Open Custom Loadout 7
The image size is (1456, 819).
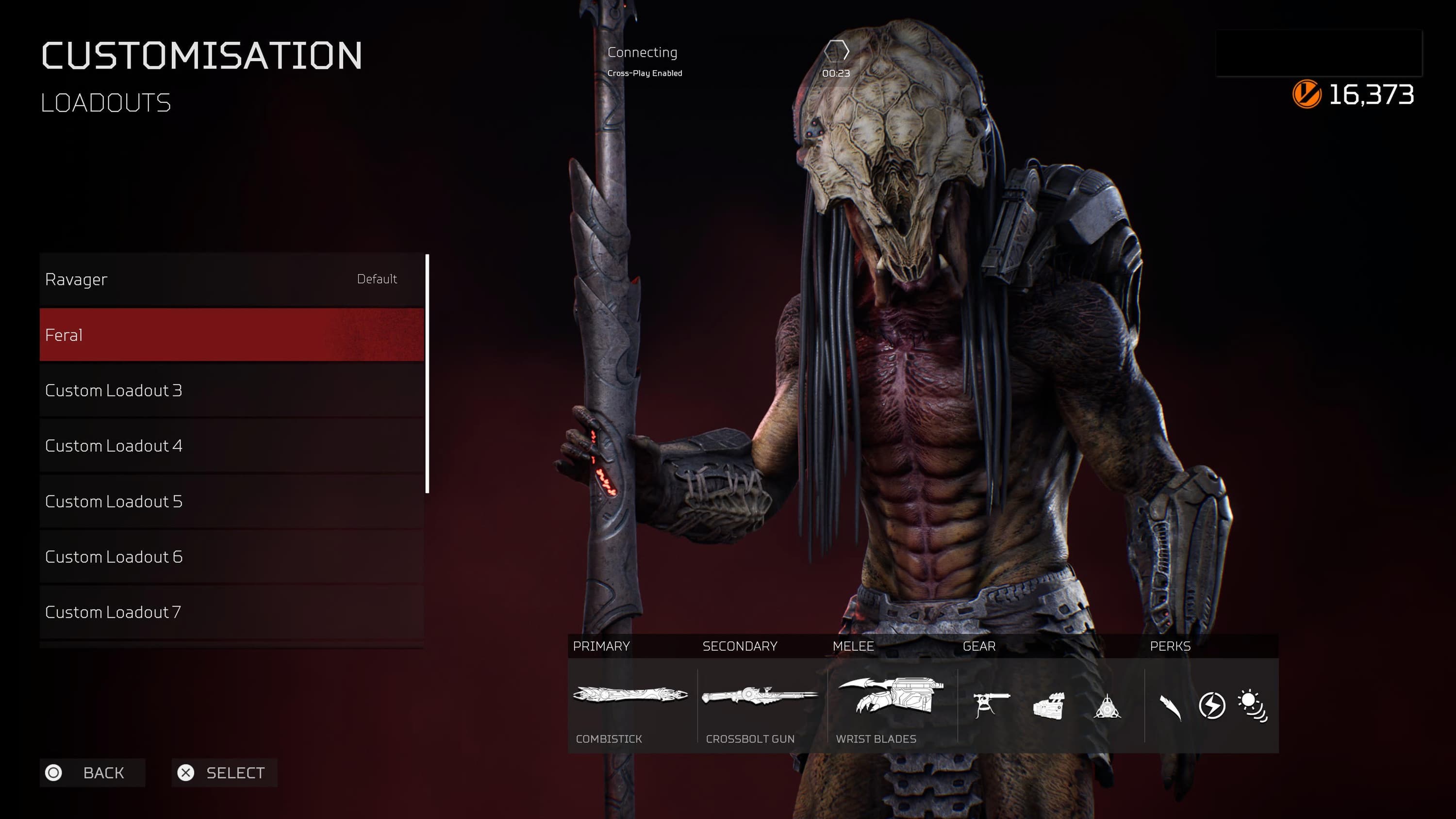coord(232,611)
